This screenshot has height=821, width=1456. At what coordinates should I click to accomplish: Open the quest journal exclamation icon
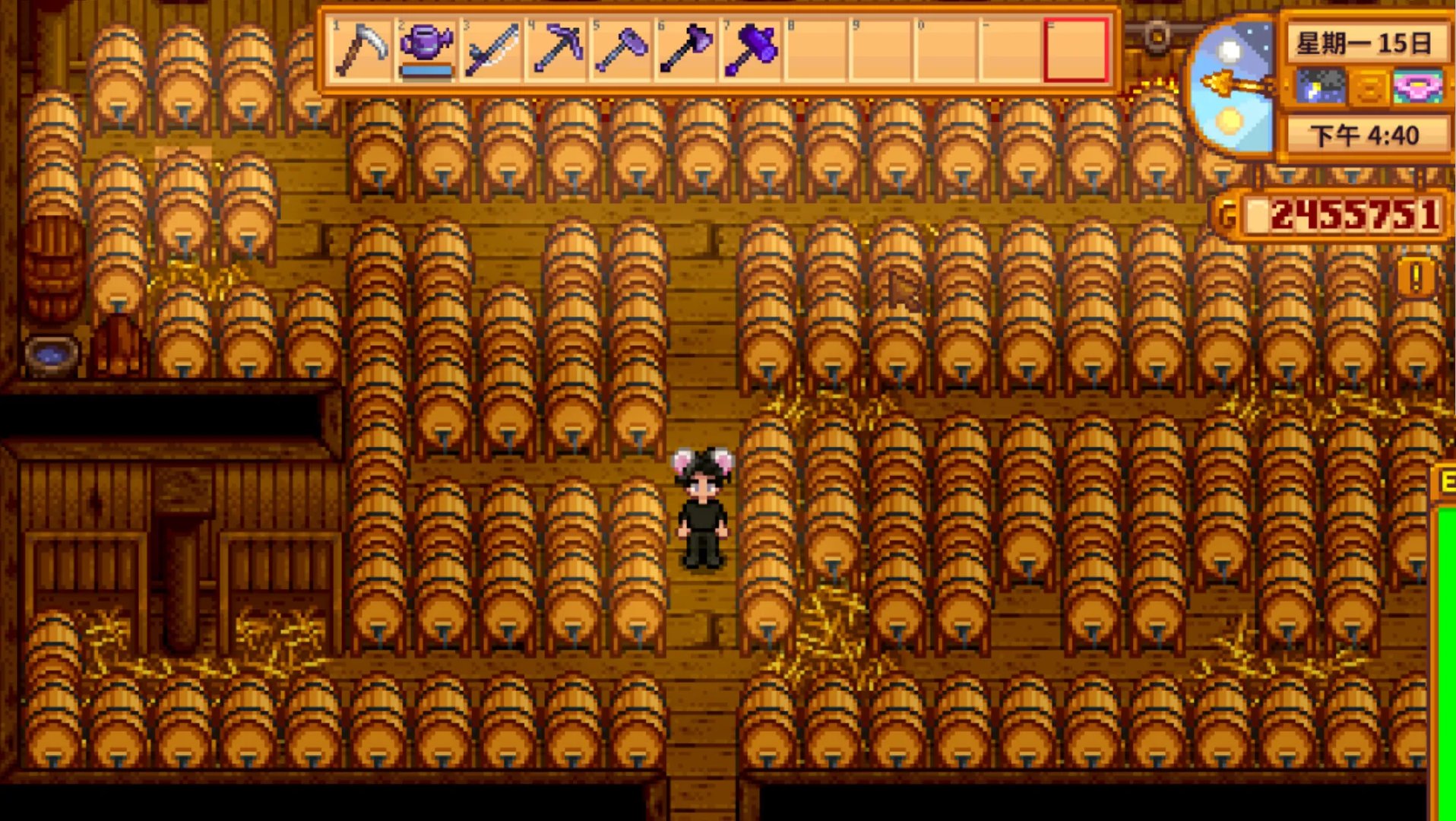click(x=1416, y=277)
